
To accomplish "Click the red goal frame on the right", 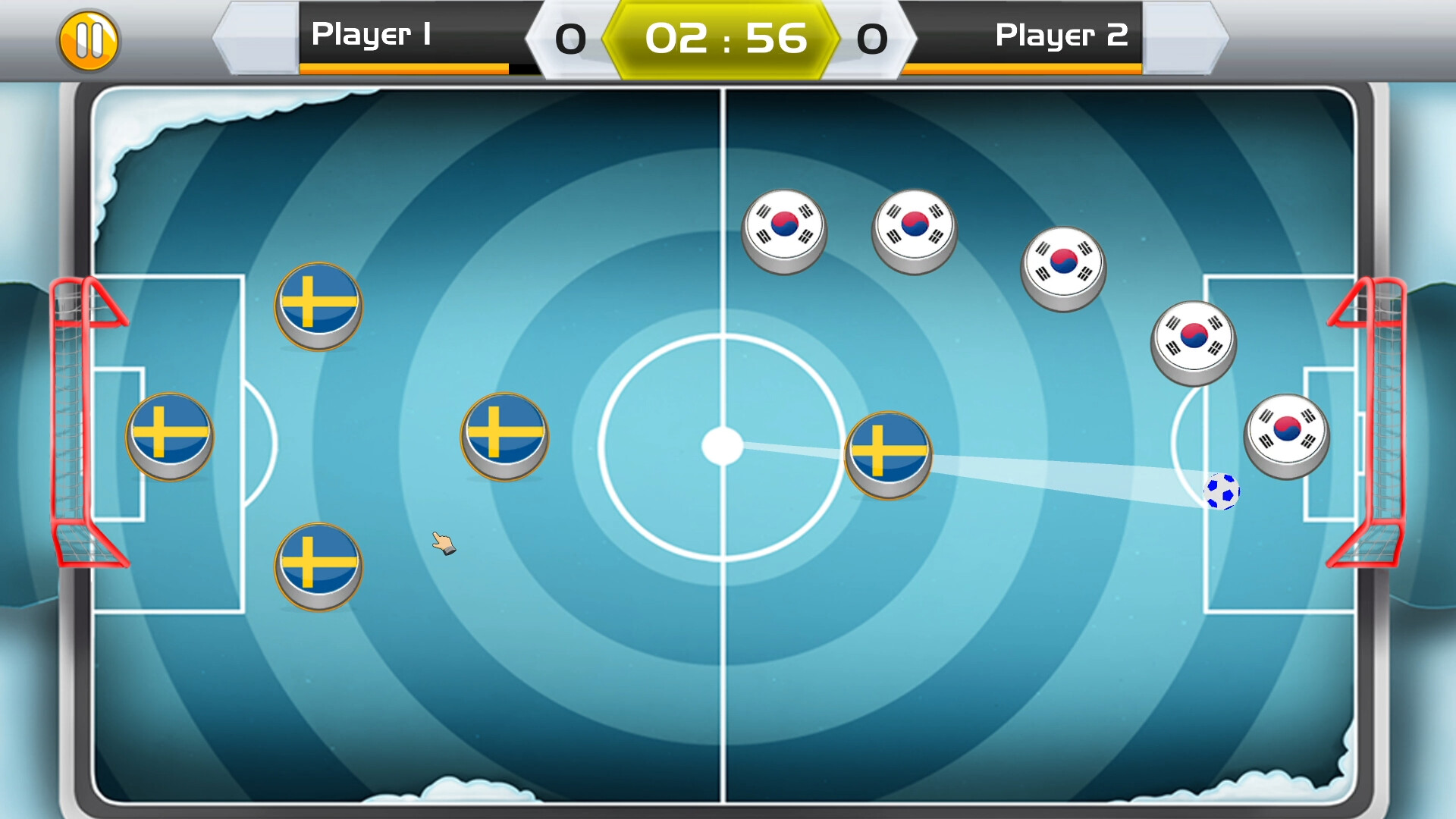I will (x=1388, y=425).
